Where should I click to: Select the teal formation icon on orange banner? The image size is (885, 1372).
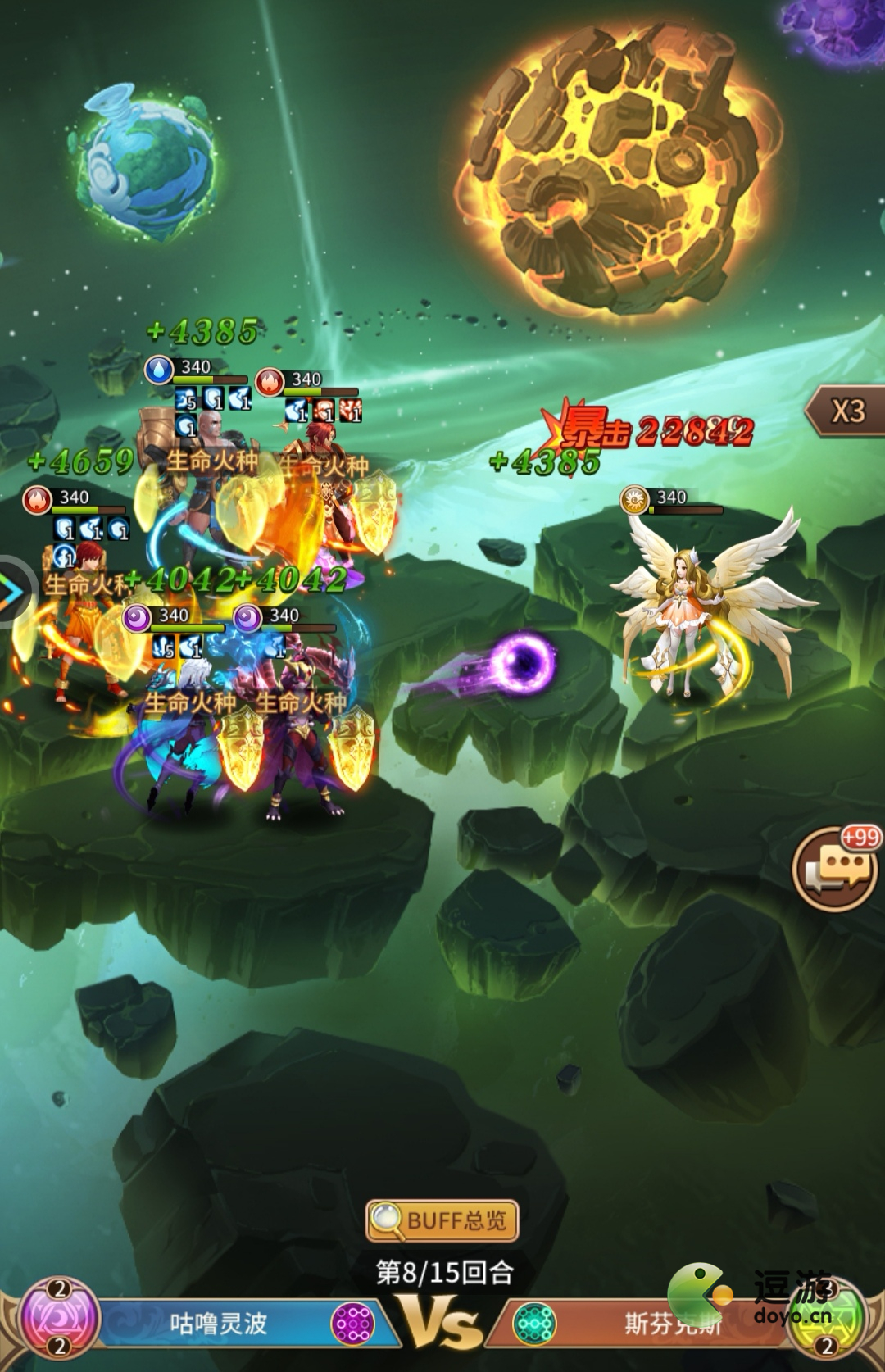click(533, 1324)
